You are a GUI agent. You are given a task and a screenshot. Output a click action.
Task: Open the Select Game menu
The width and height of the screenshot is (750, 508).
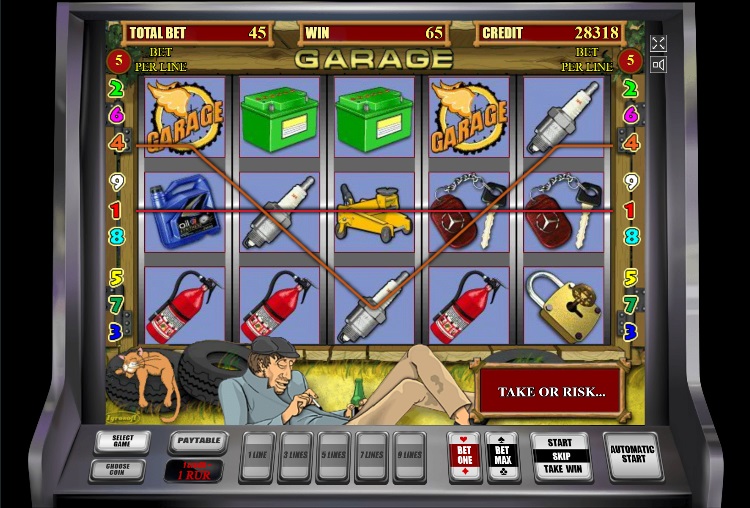[122, 441]
